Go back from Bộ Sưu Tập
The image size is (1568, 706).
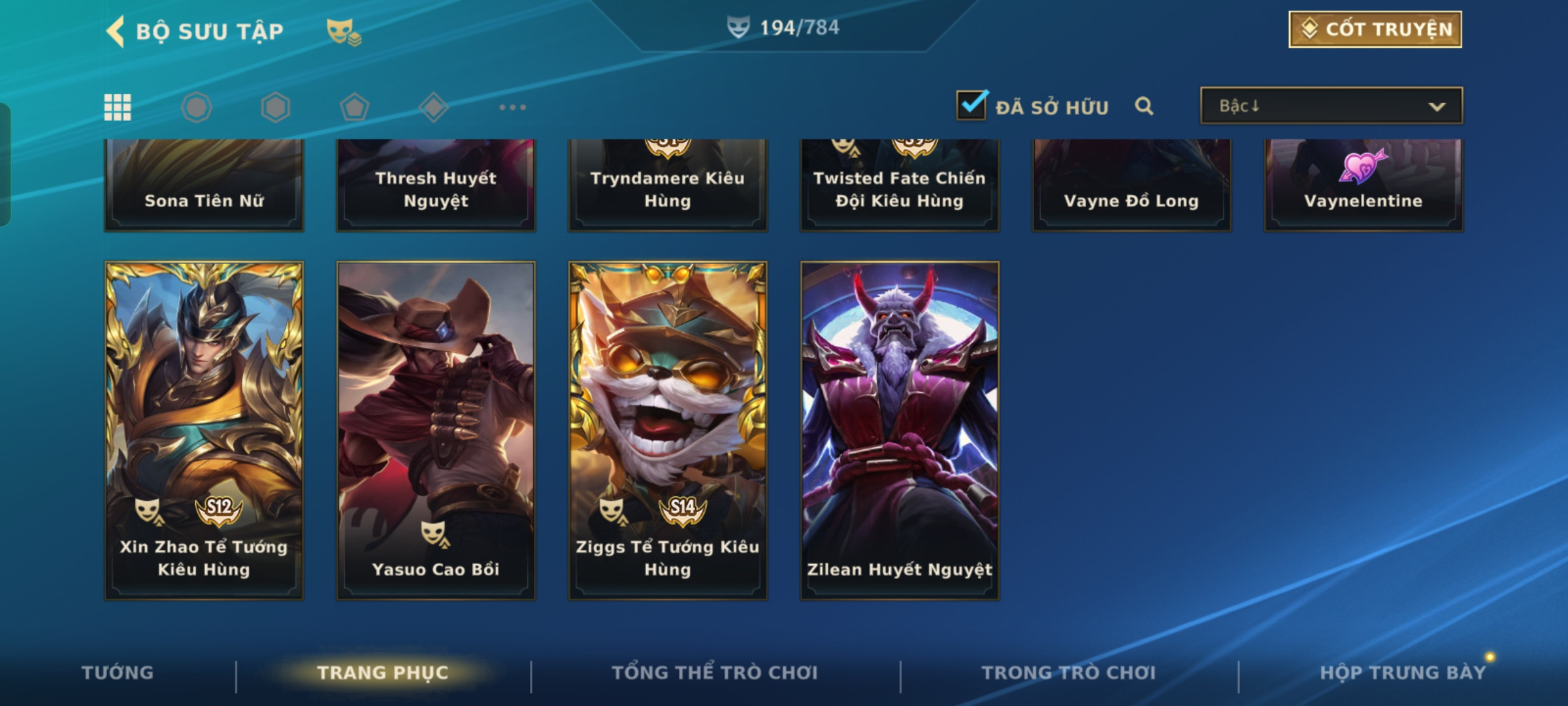116,31
